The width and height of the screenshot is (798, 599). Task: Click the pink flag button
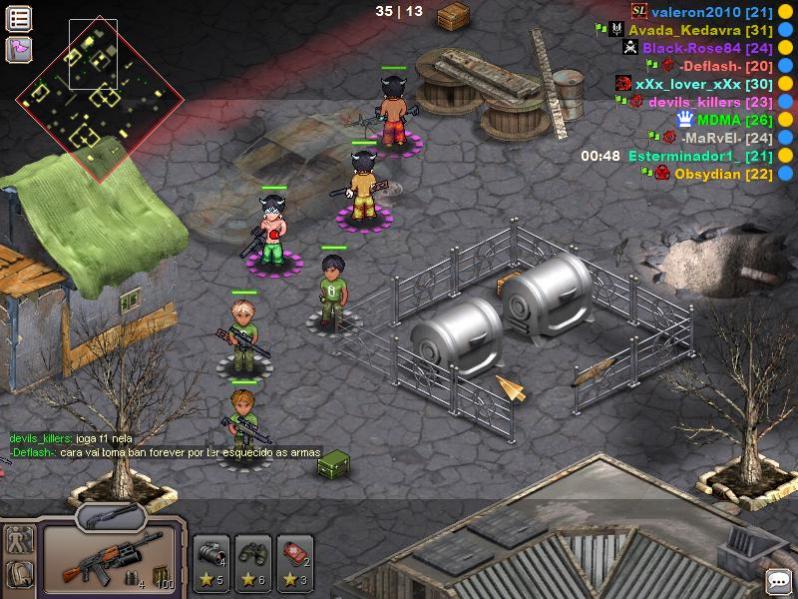click(x=19, y=48)
